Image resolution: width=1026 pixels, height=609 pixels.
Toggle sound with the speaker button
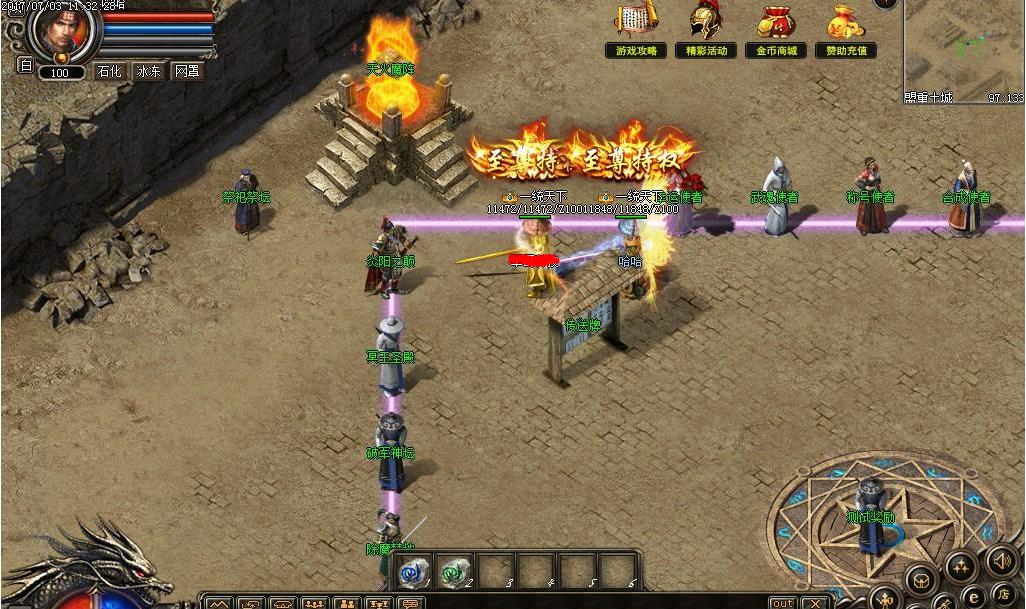[1002, 559]
